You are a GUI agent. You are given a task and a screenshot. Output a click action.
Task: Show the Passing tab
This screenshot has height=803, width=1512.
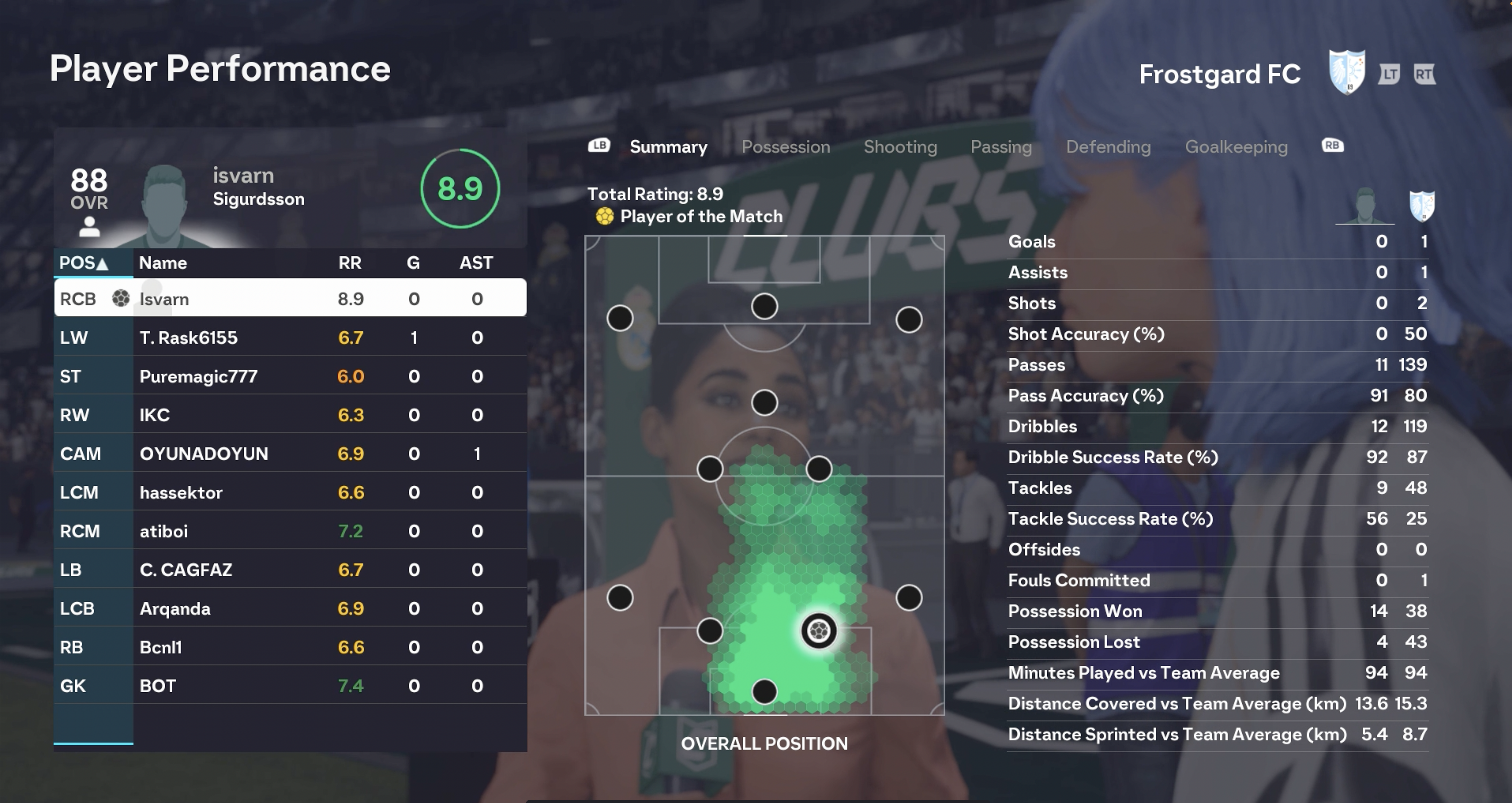1001,147
